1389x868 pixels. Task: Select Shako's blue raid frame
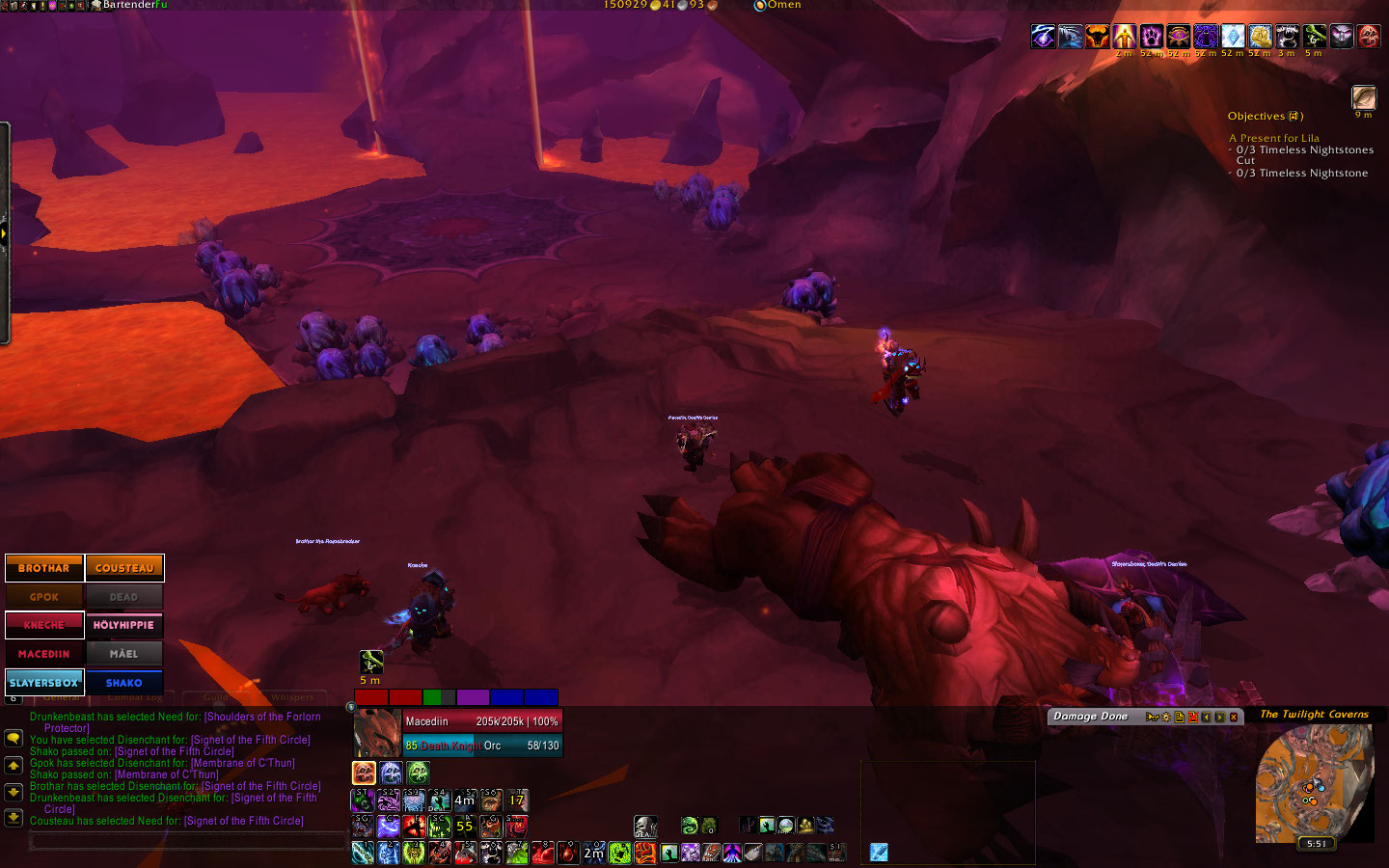tap(124, 682)
